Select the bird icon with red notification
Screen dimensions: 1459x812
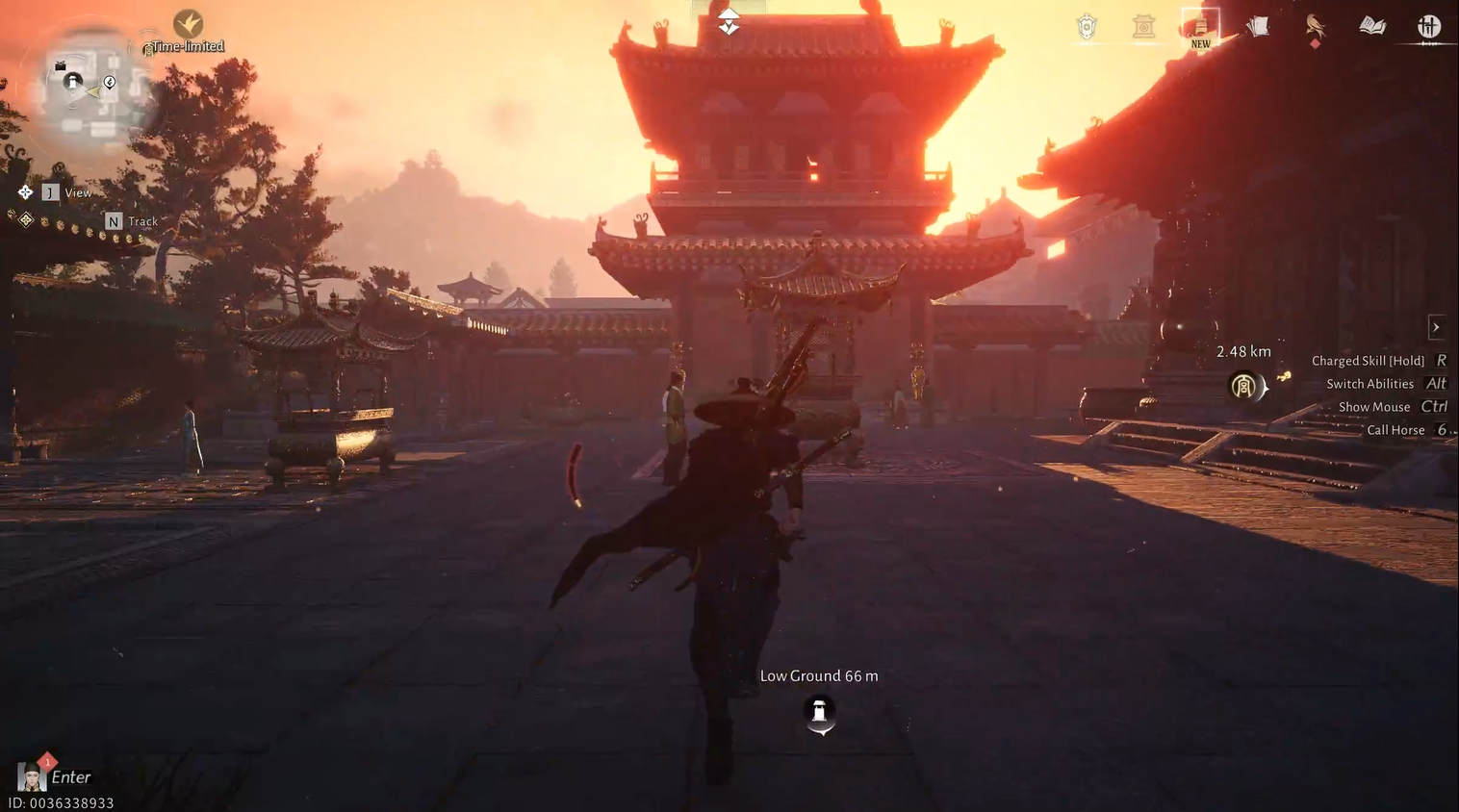(x=1316, y=27)
